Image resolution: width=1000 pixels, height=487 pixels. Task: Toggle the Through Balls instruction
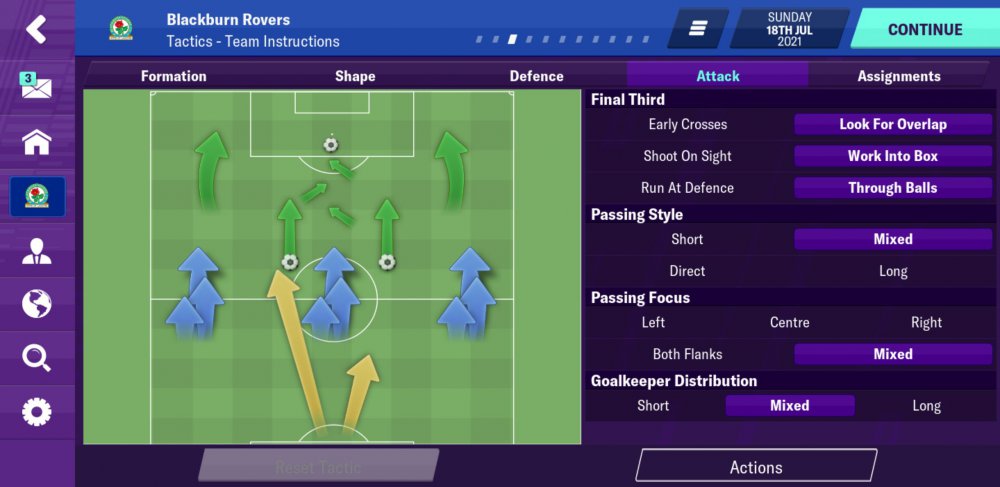(x=892, y=188)
